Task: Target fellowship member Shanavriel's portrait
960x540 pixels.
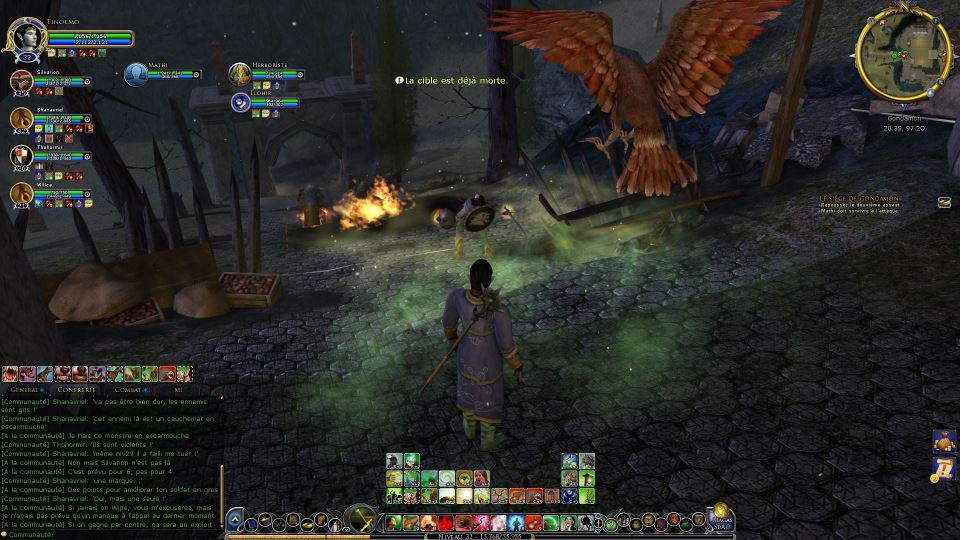Action: click(22, 119)
